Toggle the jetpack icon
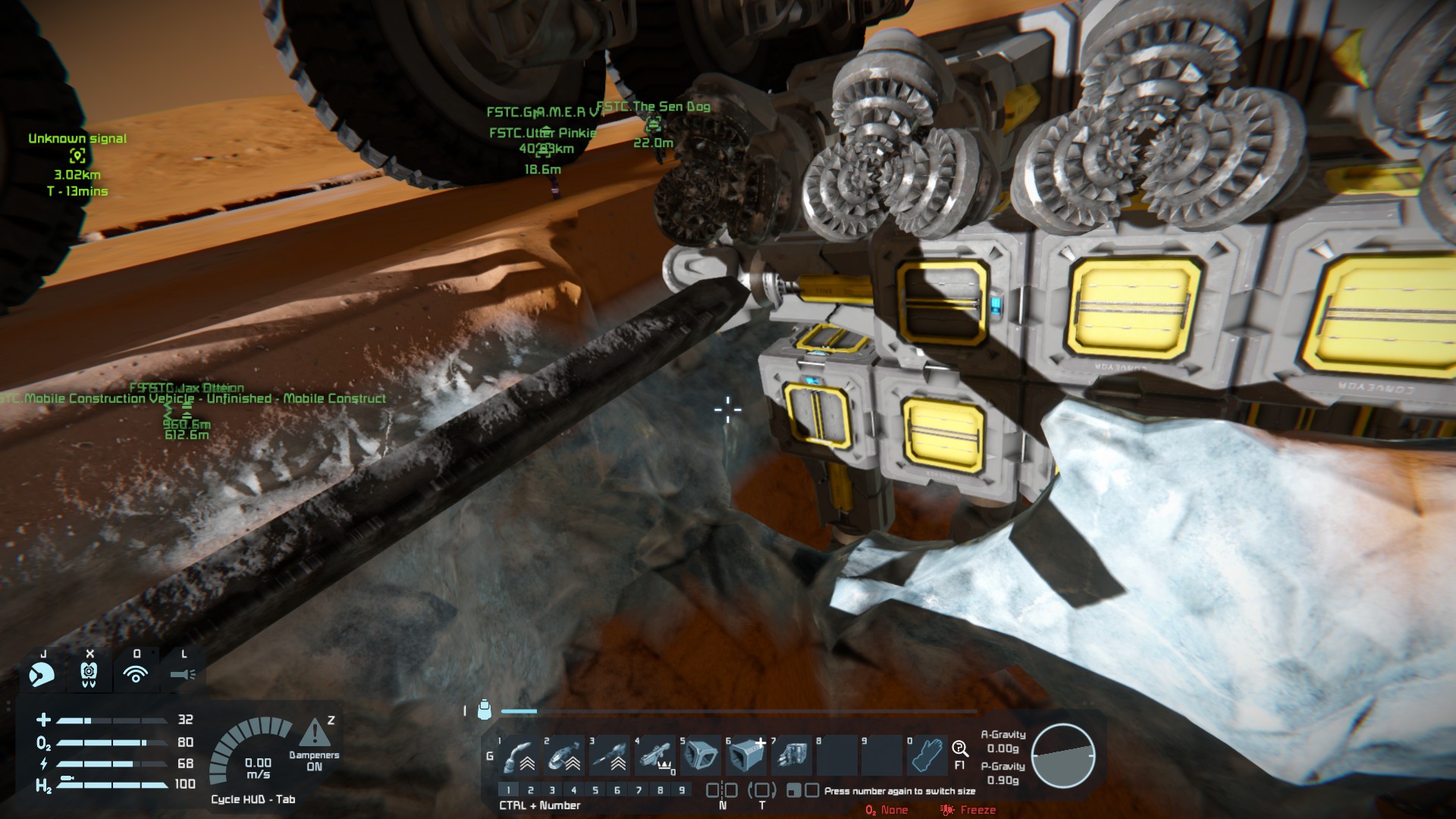Viewport: 1456px width, 819px height. (89, 673)
